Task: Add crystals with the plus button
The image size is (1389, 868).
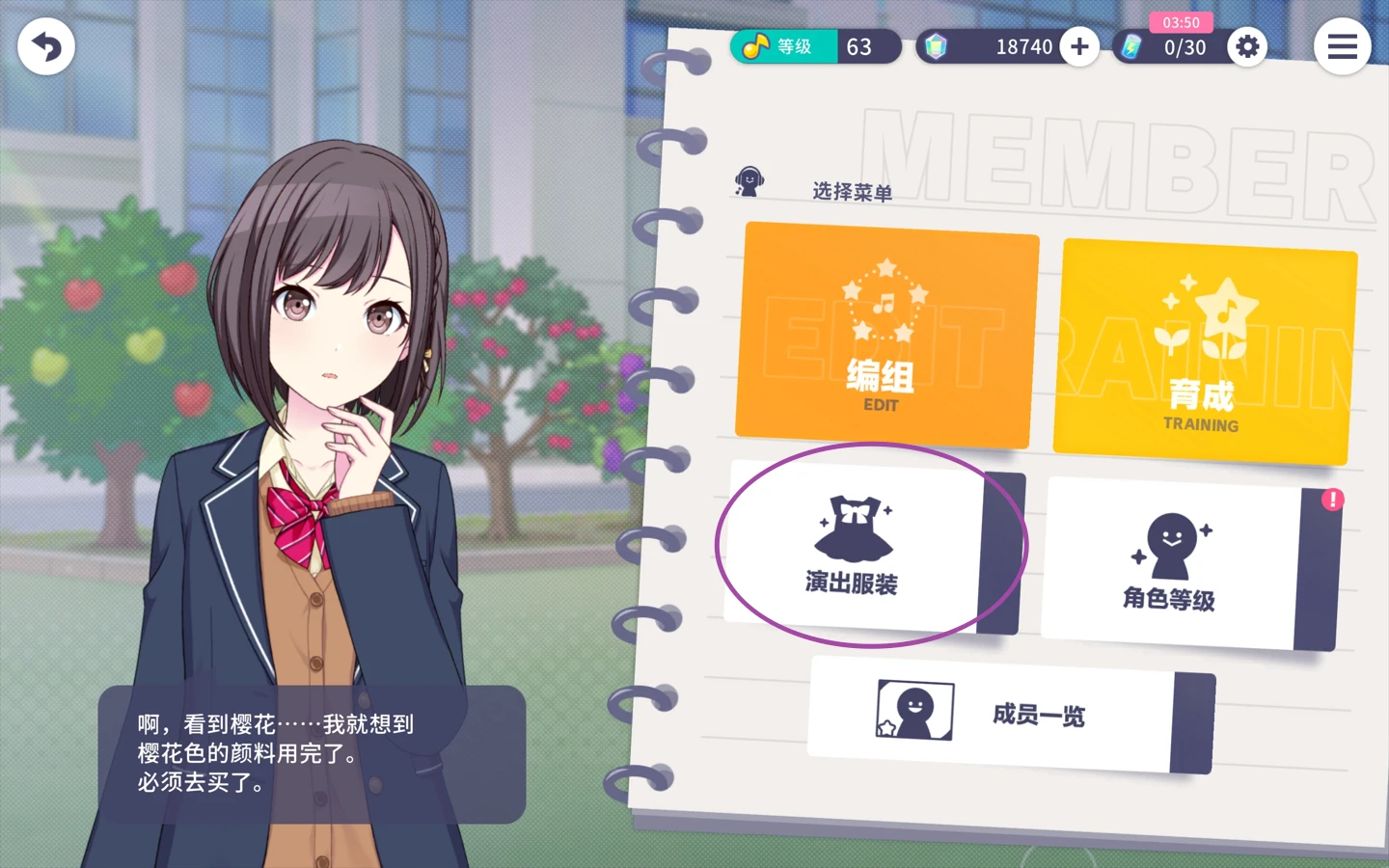Action: 1079,46
